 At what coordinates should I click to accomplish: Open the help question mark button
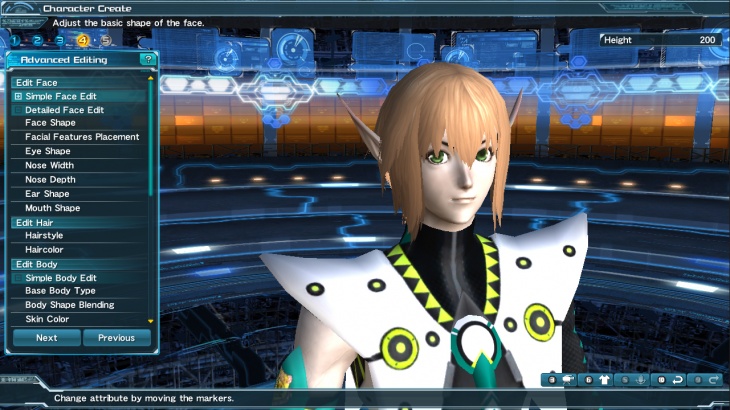click(x=148, y=60)
